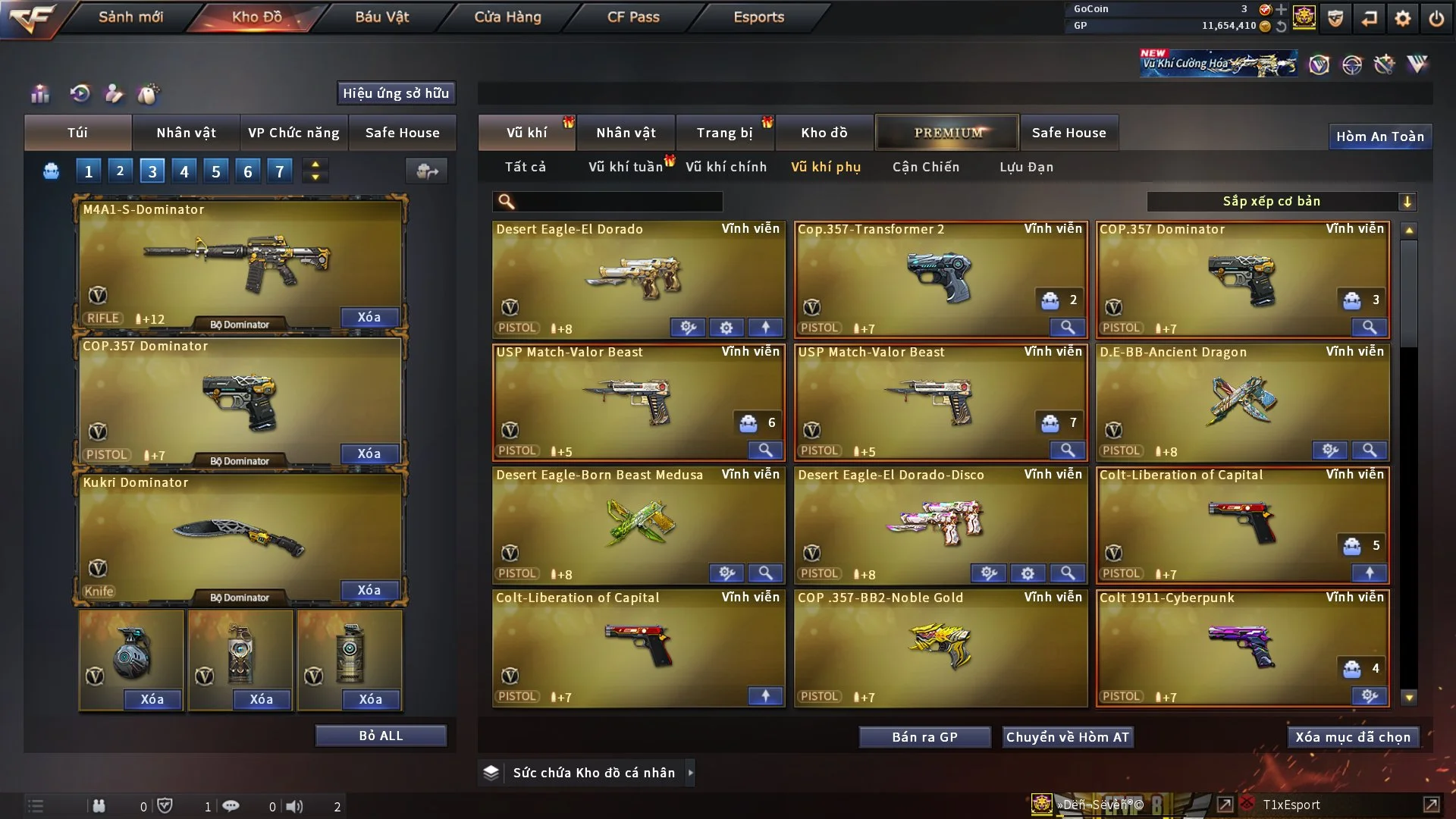The image size is (1456, 819).
Task: Sell items with Bán ra GP
Action: click(x=924, y=737)
